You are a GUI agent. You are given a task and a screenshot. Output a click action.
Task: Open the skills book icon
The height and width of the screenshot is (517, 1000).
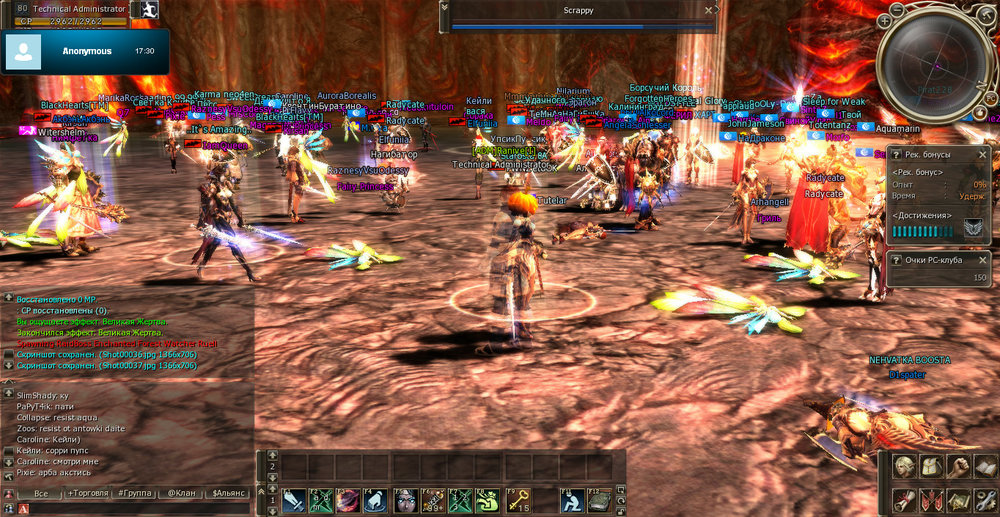985,468
